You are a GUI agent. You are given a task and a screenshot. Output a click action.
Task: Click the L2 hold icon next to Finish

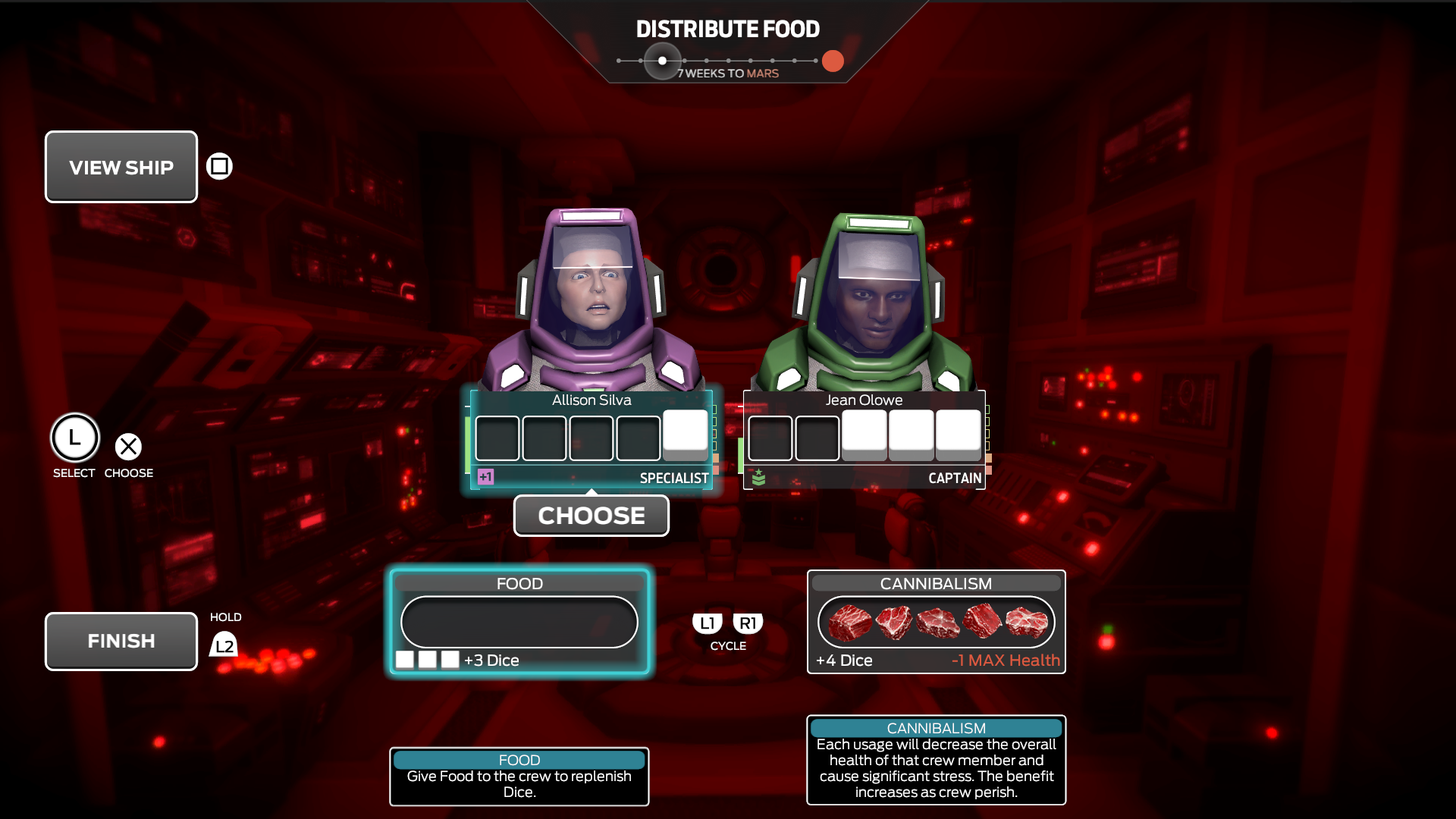click(x=224, y=644)
